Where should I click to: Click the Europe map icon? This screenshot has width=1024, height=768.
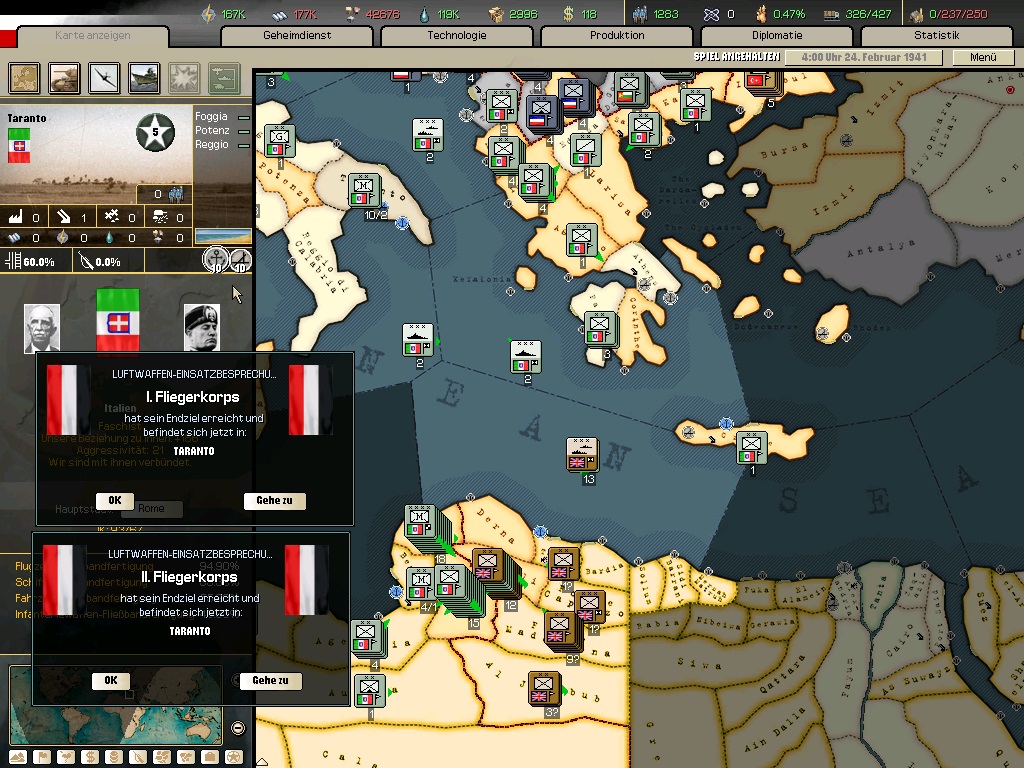[25, 77]
